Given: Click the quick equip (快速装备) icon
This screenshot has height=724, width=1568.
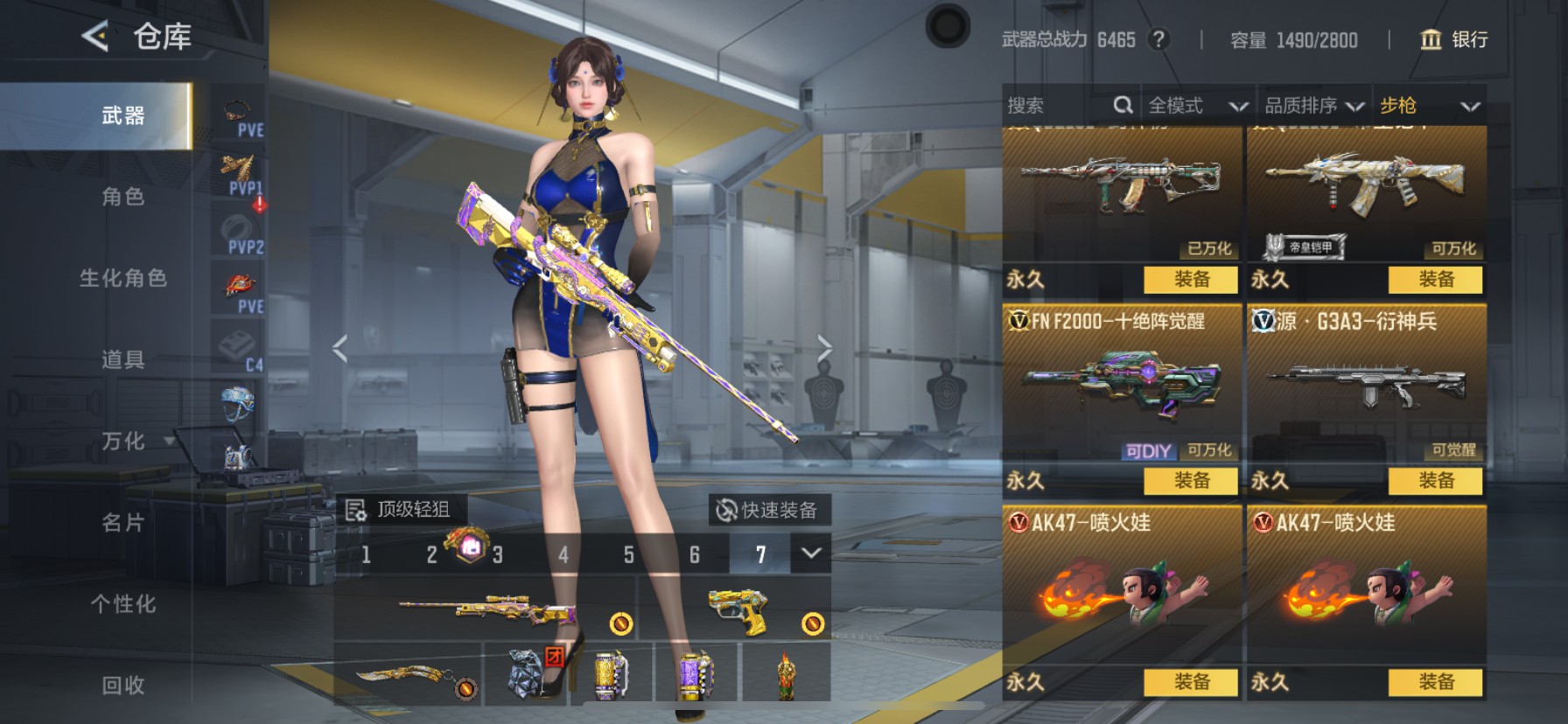Looking at the screenshot, I should 728,510.
